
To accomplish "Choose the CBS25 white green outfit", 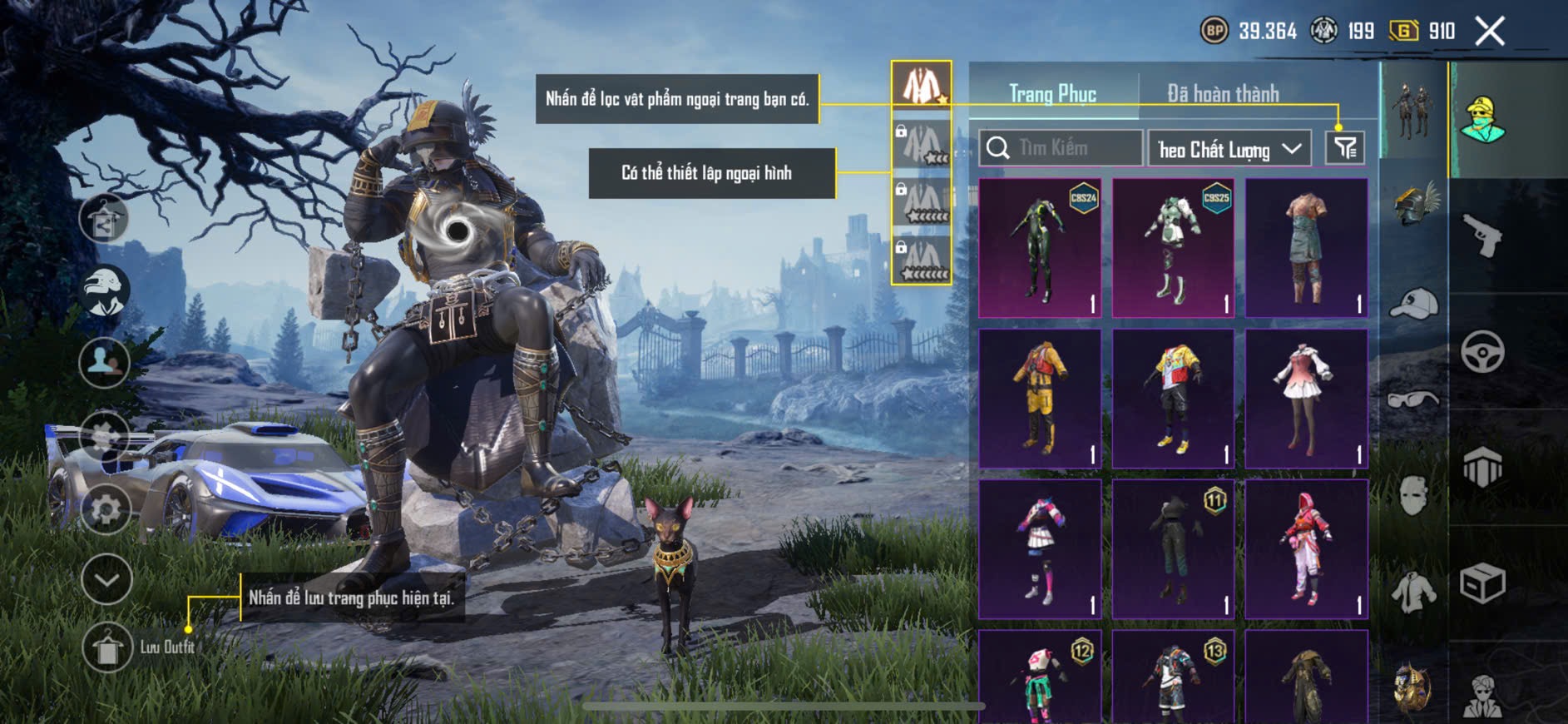I will [x=1173, y=248].
